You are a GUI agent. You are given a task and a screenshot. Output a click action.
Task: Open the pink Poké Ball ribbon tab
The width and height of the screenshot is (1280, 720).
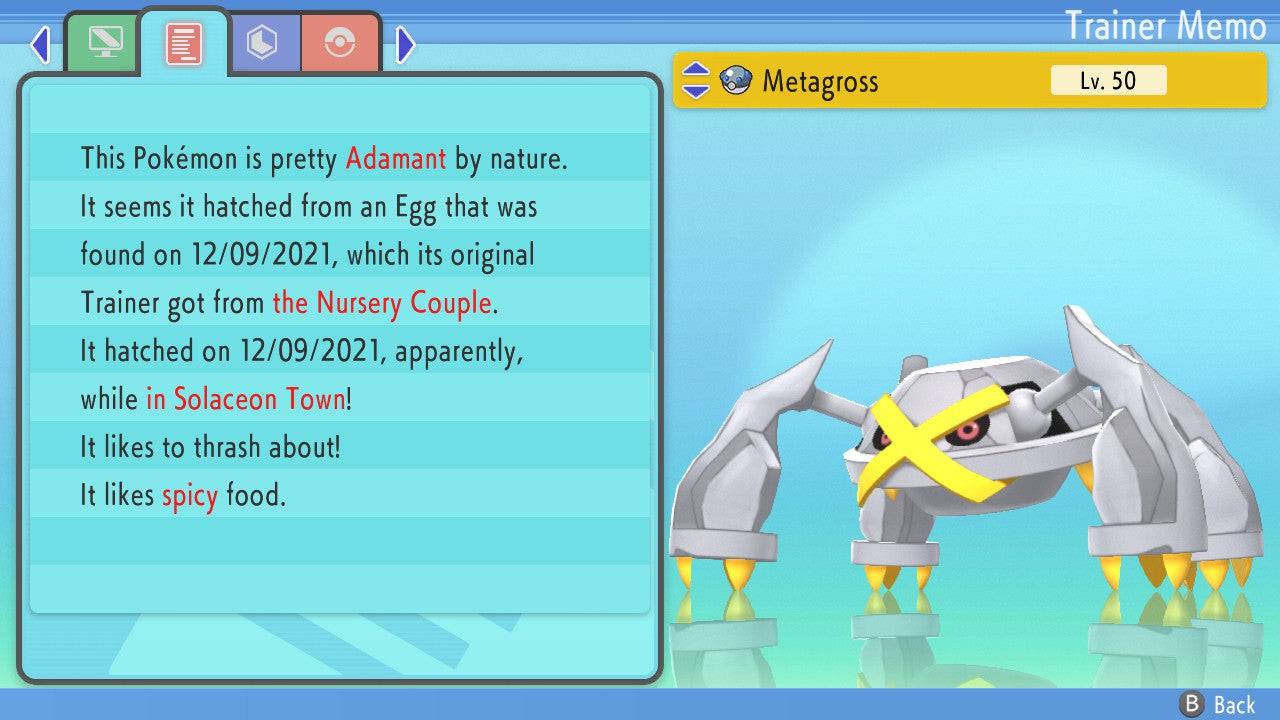(340, 43)
